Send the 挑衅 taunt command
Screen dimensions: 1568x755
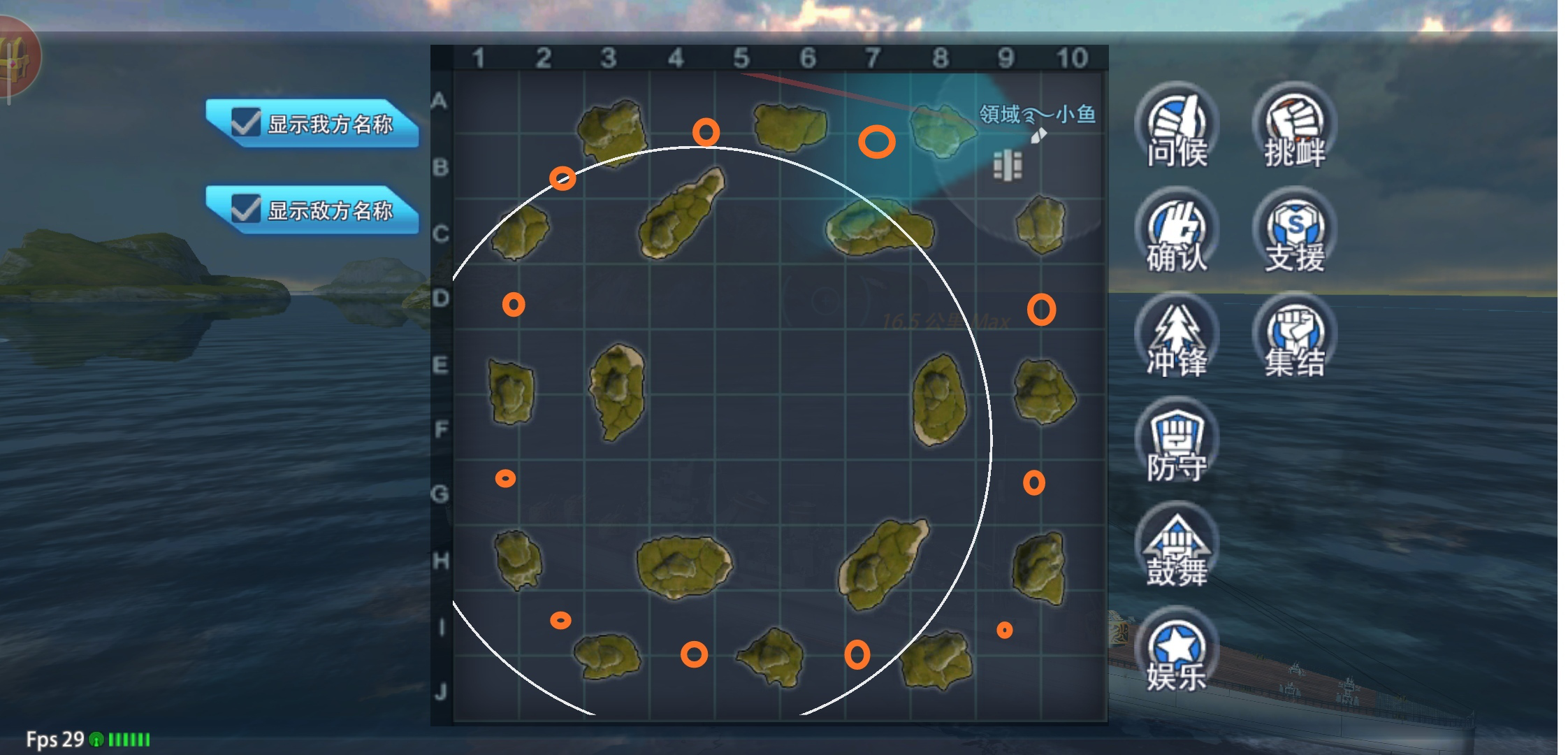pos(1294,126)
